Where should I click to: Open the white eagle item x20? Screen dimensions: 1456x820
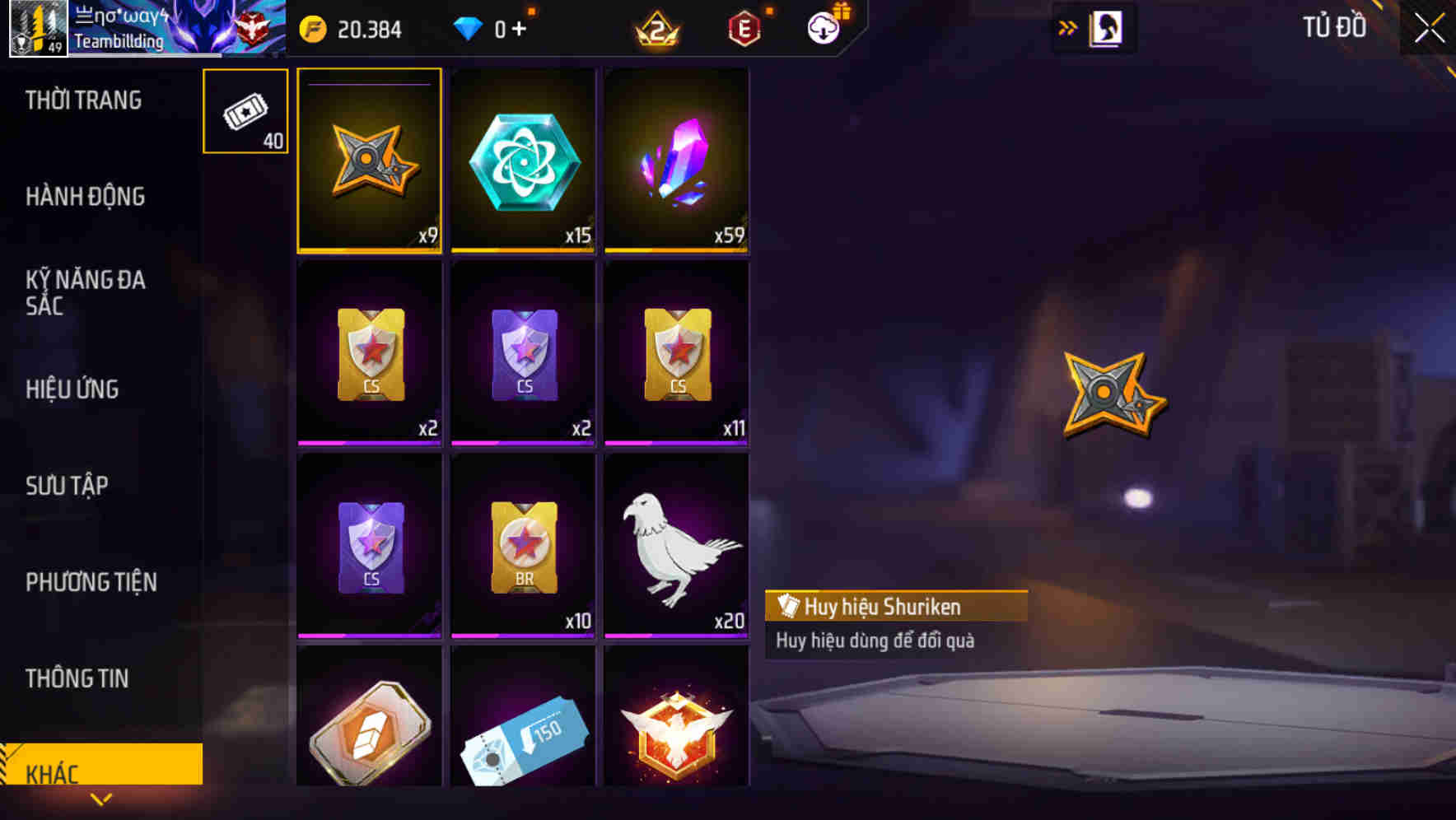[676, 546]
